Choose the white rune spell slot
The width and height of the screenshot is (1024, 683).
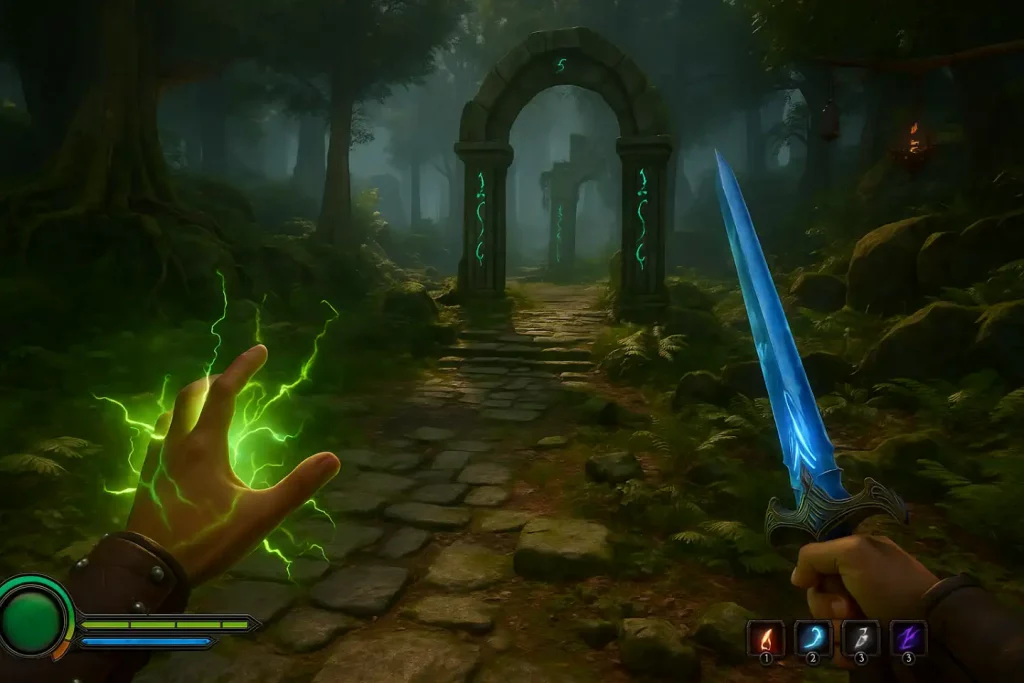pyautogui.click(x=860, y=638)
